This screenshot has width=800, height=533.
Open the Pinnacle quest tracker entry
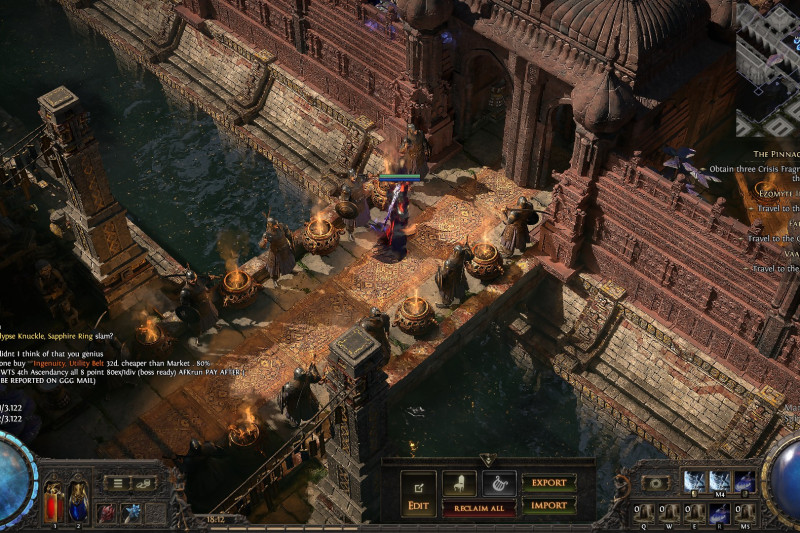click(775, 154)
